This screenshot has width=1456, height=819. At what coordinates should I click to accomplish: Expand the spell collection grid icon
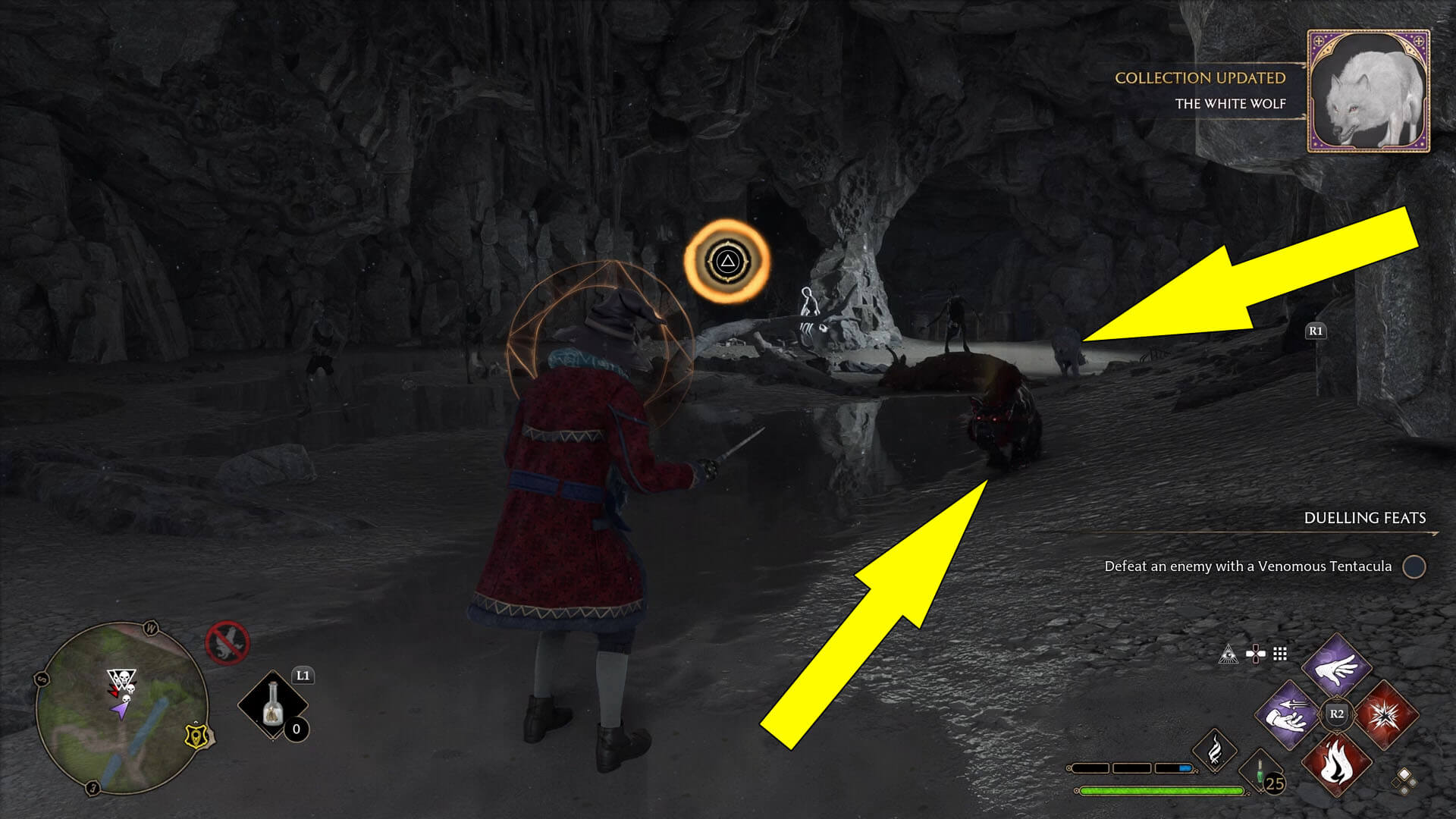[1281, 654]
